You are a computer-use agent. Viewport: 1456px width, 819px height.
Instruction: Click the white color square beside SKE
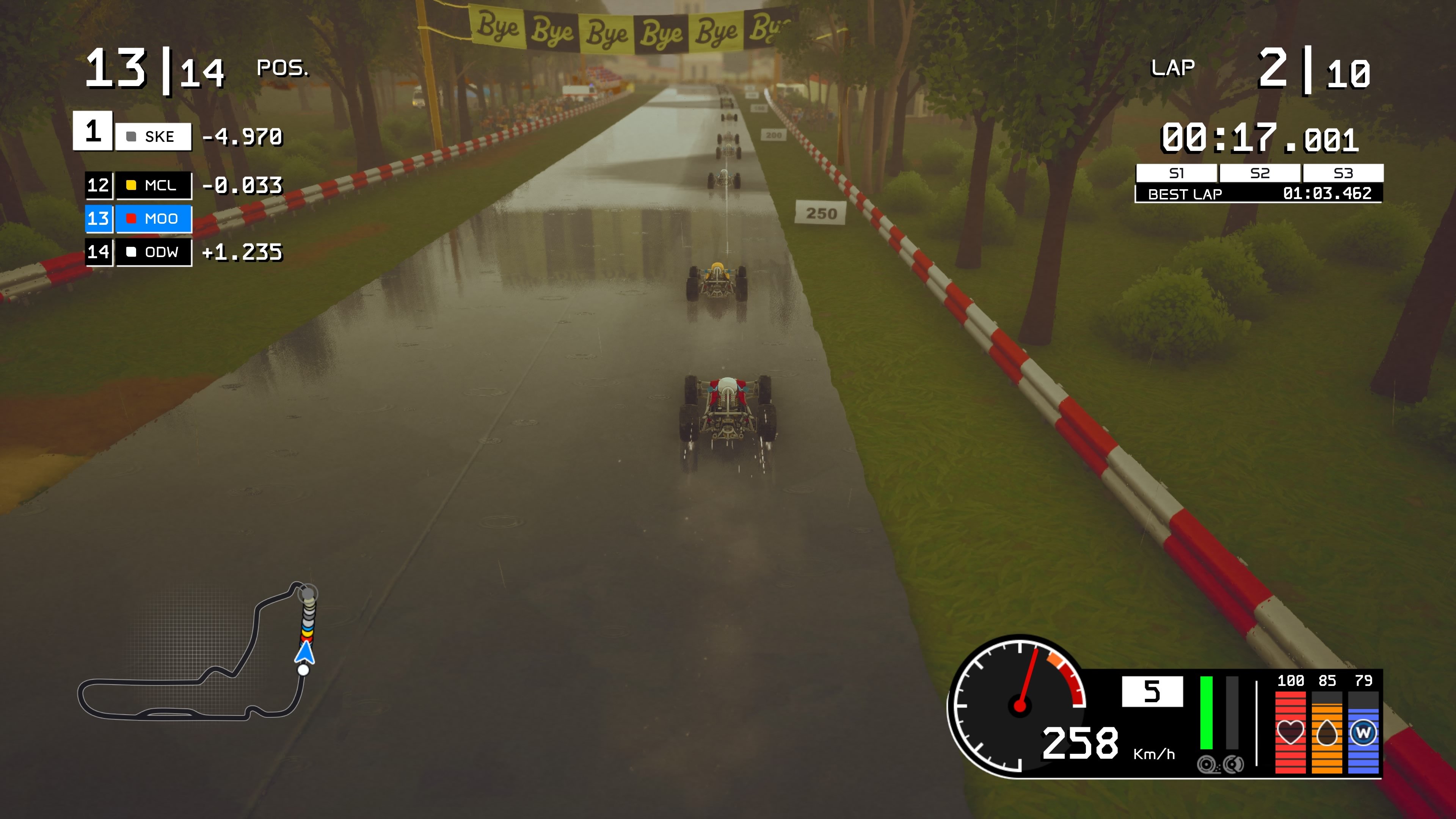(132, 136)
